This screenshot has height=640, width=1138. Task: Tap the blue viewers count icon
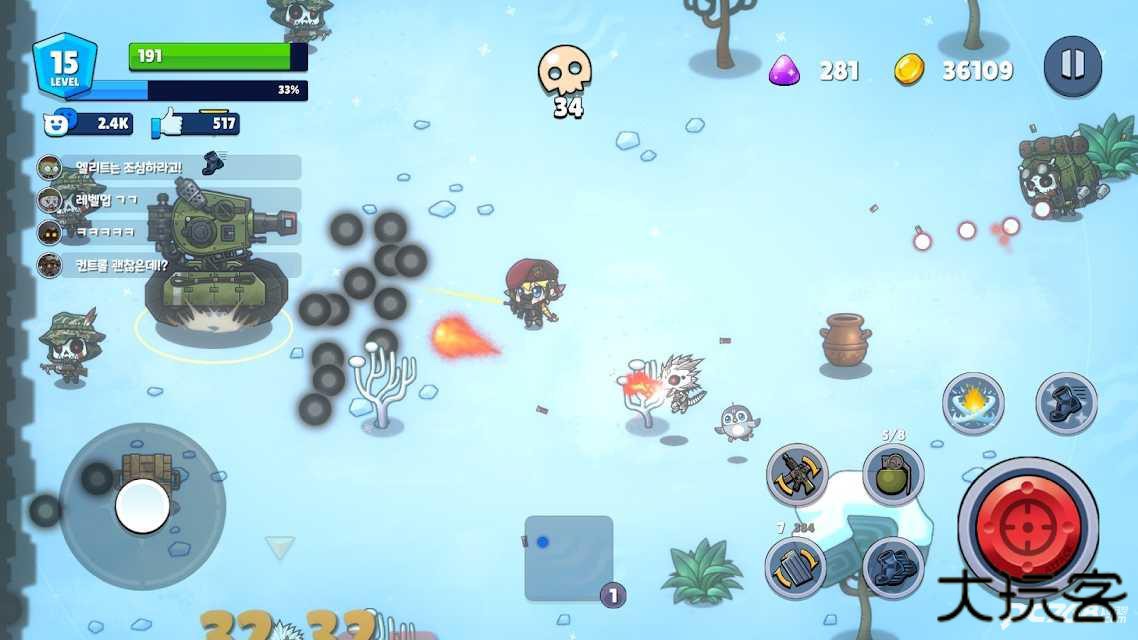[60, 123]
